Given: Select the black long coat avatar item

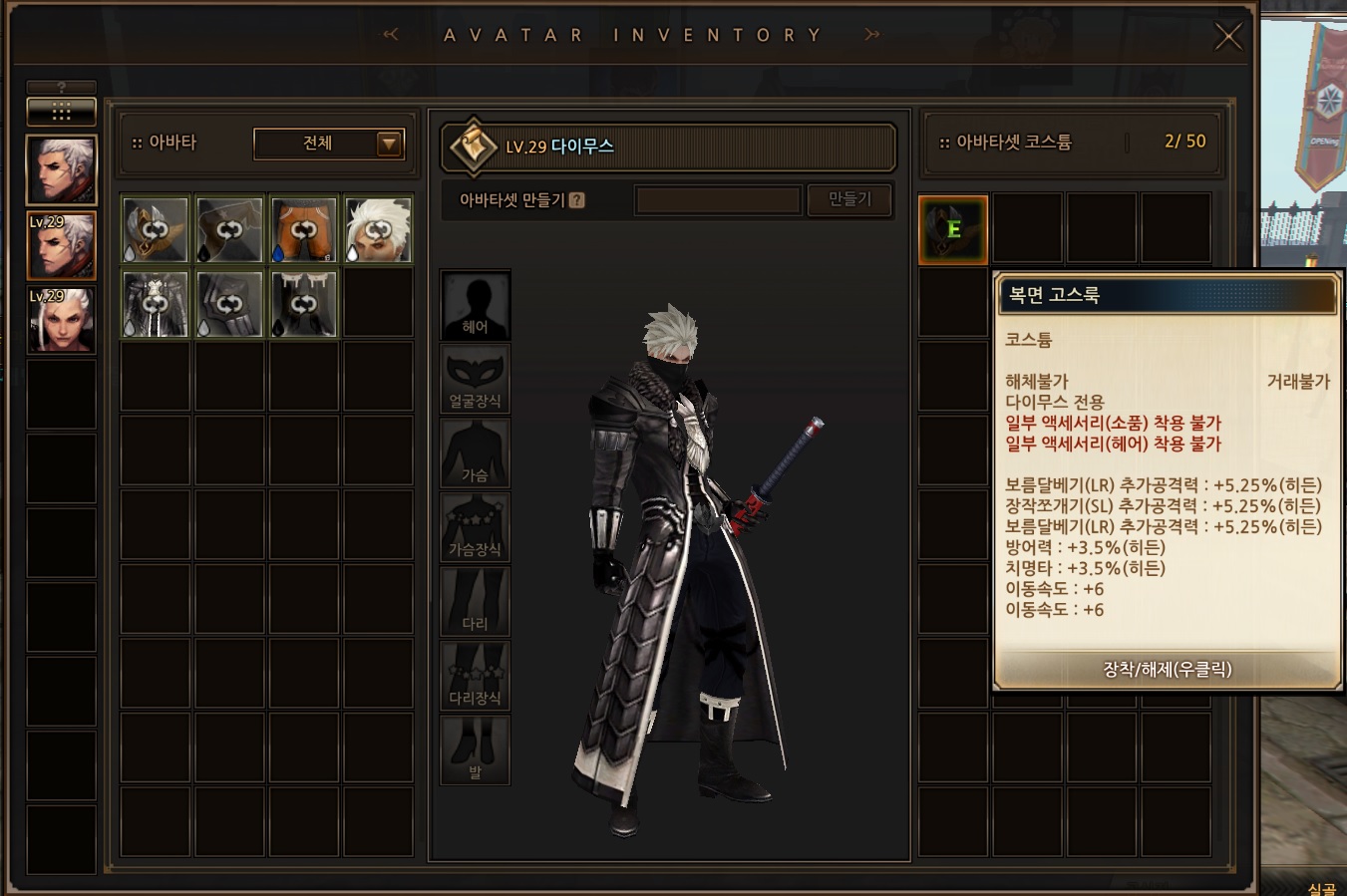Looking at the screenshot, I should tap(156, 304).
